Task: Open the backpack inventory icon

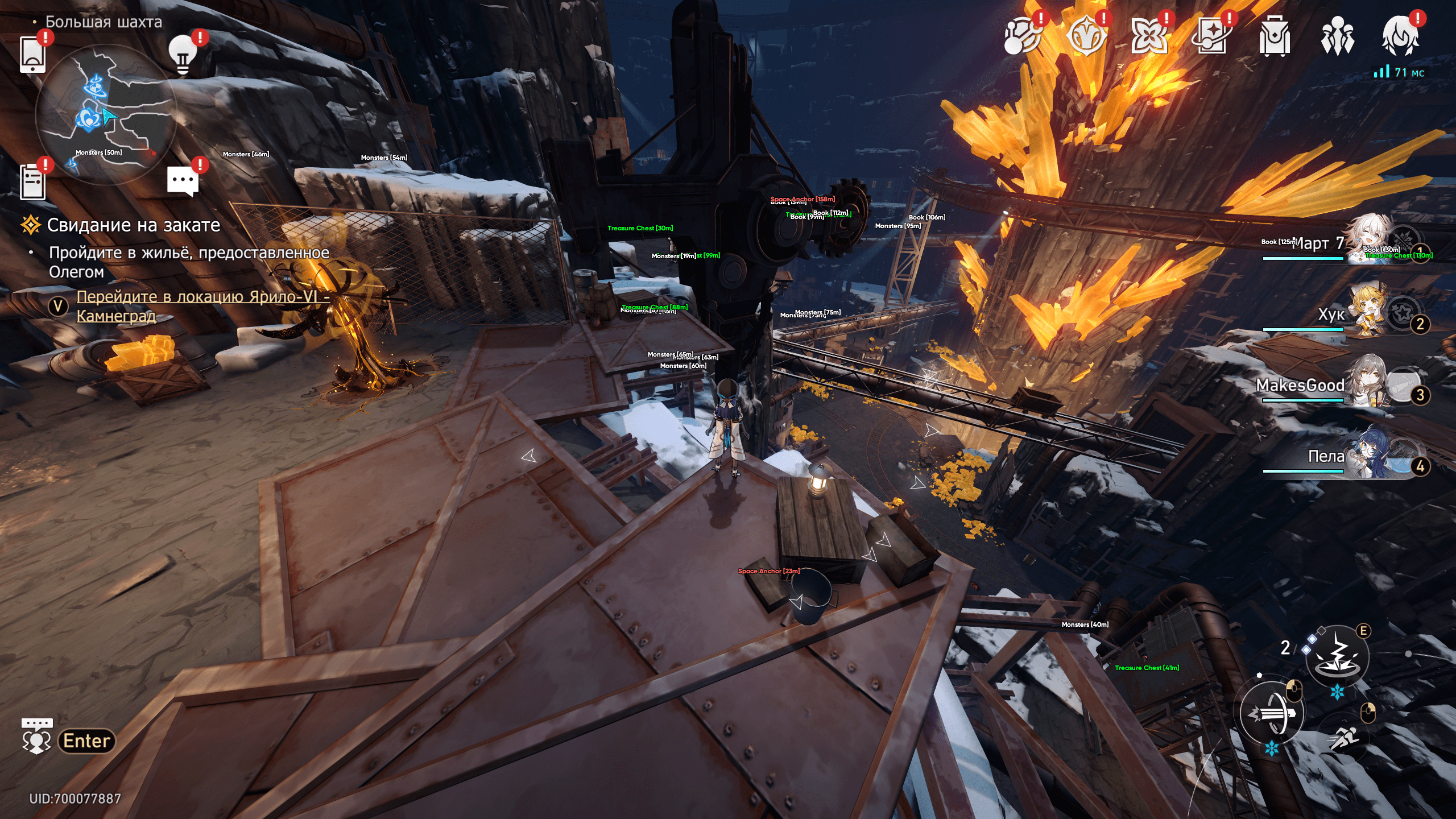Action: [x=1274, y=37]
